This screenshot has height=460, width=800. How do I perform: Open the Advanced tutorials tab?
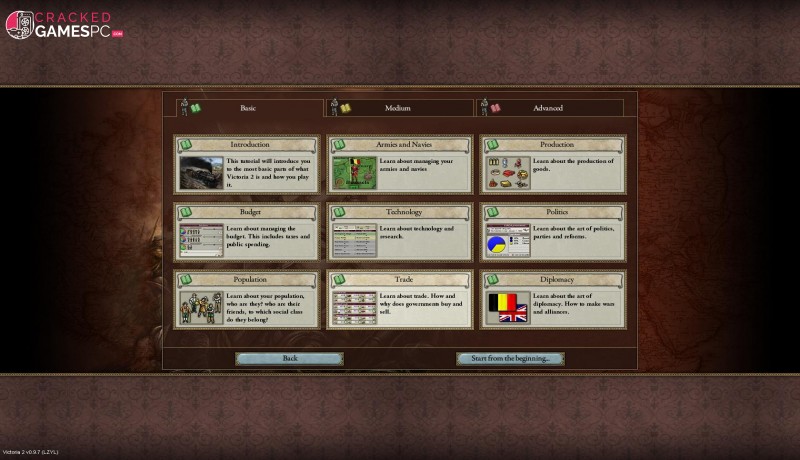[x=547, y=108]
